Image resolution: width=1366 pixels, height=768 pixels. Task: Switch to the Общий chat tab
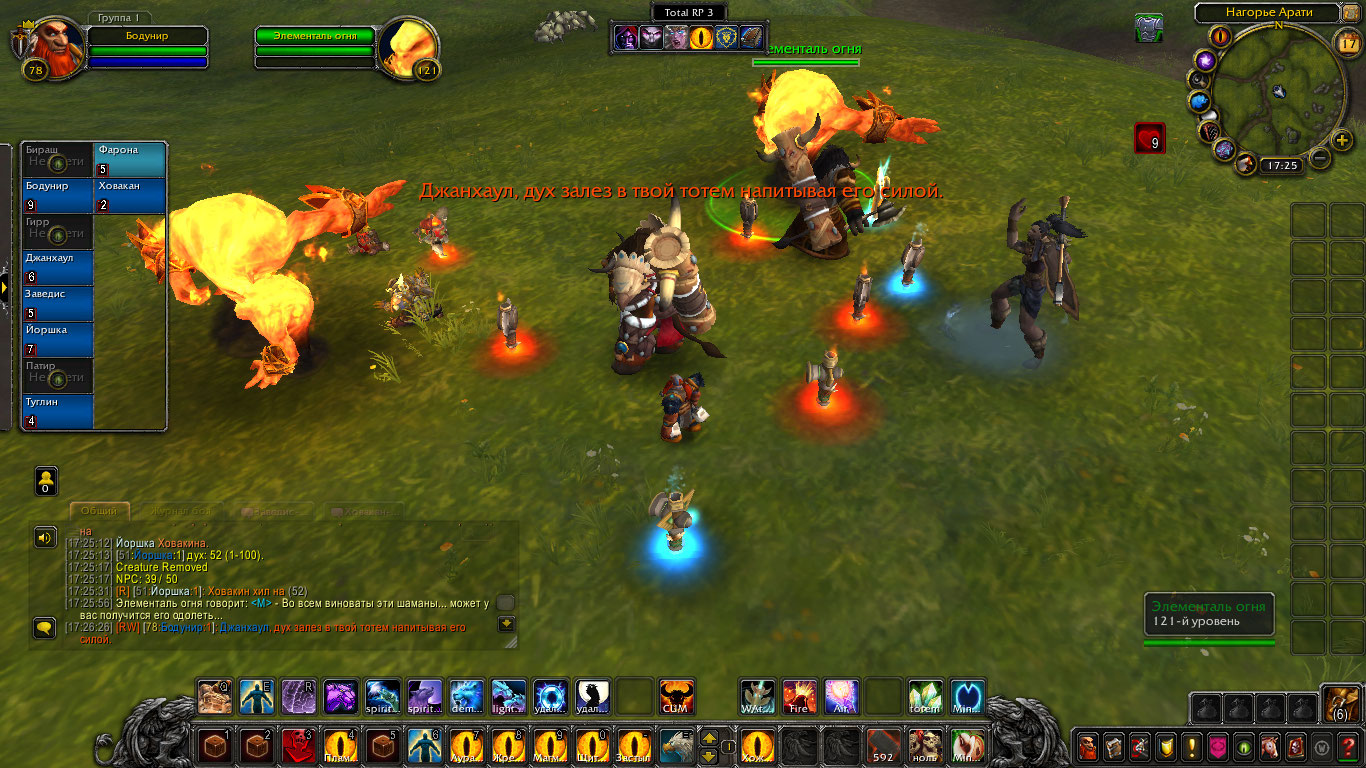point(99,511)
